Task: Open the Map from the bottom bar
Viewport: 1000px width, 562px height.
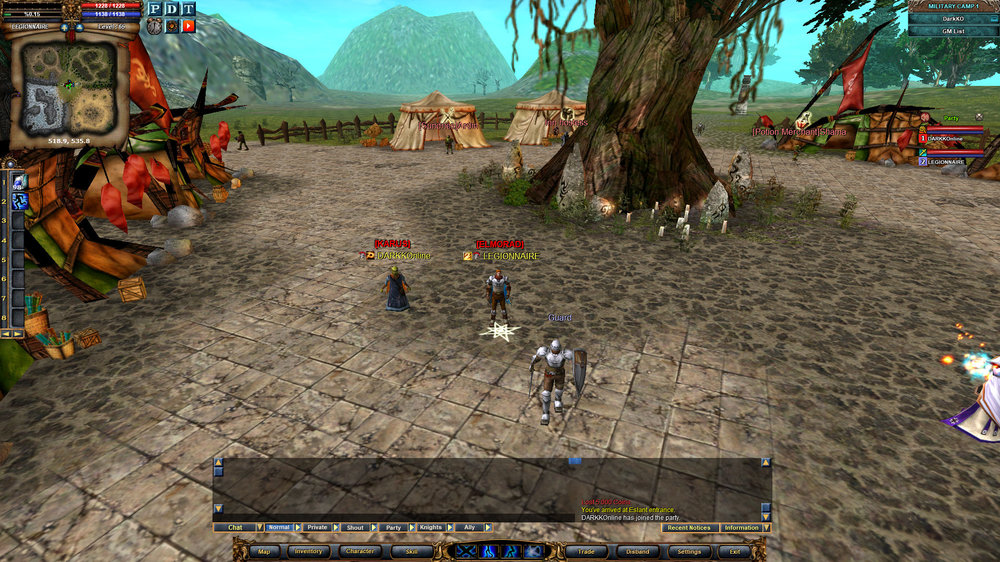Action: 264,551
